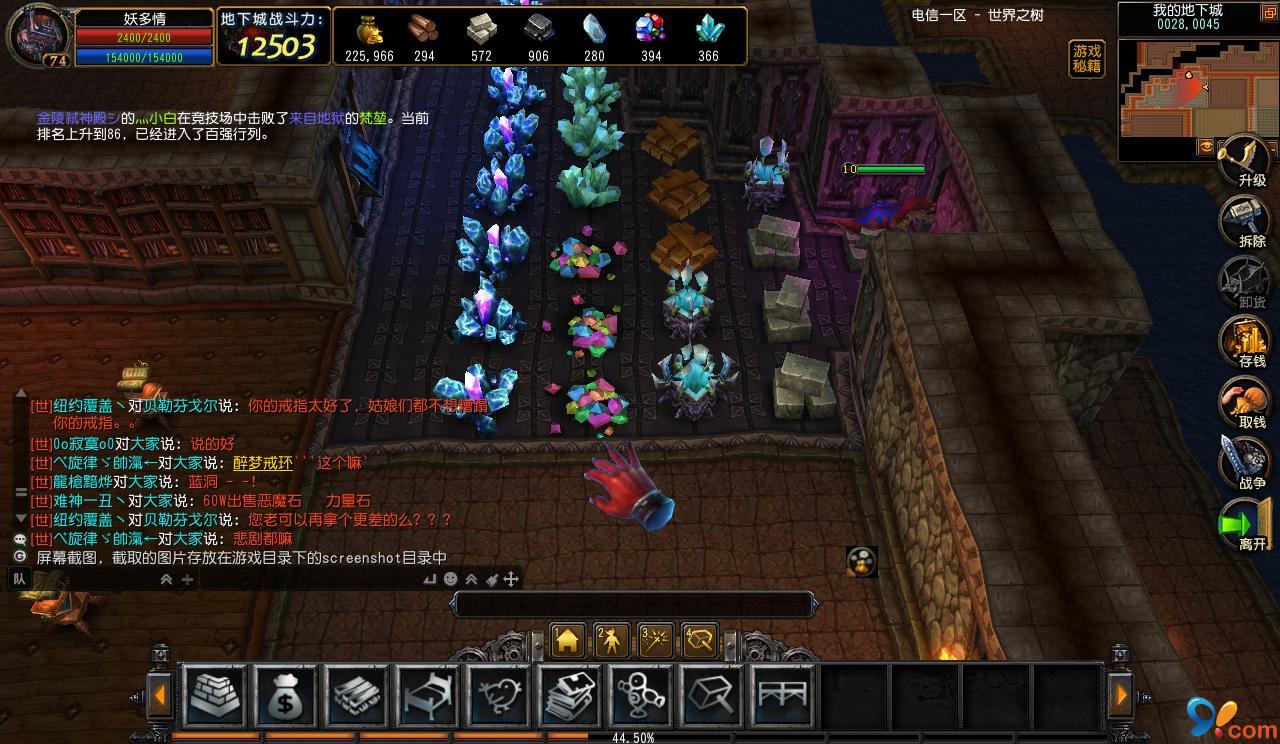Open the chat emoji smiley picker

[x=451, y=579]
